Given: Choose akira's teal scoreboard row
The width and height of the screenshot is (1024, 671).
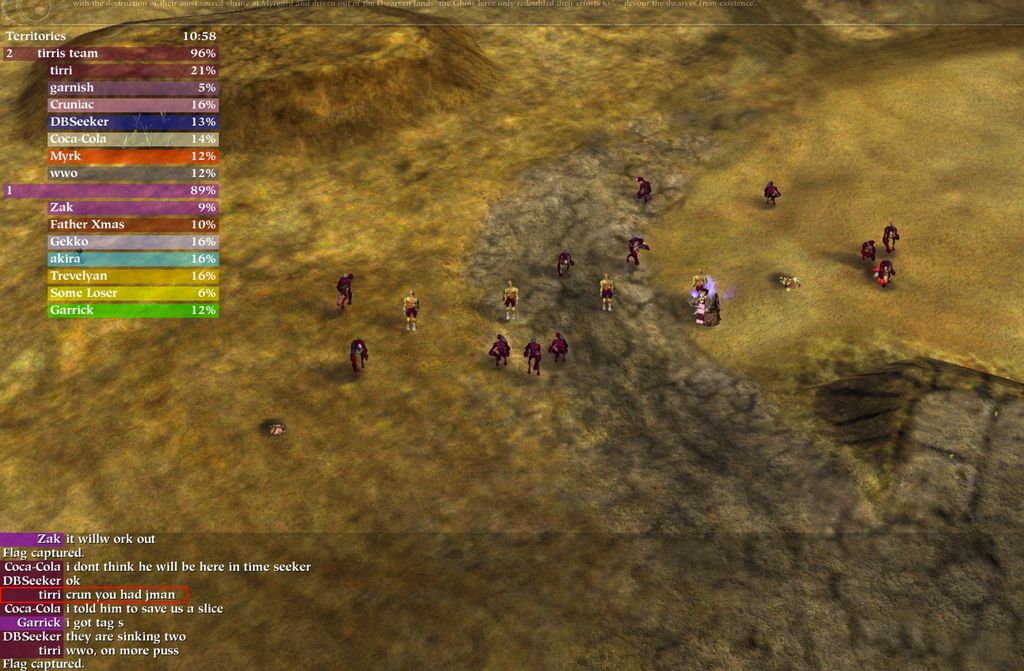Looking at the screenshot, I should coord(132,258).
